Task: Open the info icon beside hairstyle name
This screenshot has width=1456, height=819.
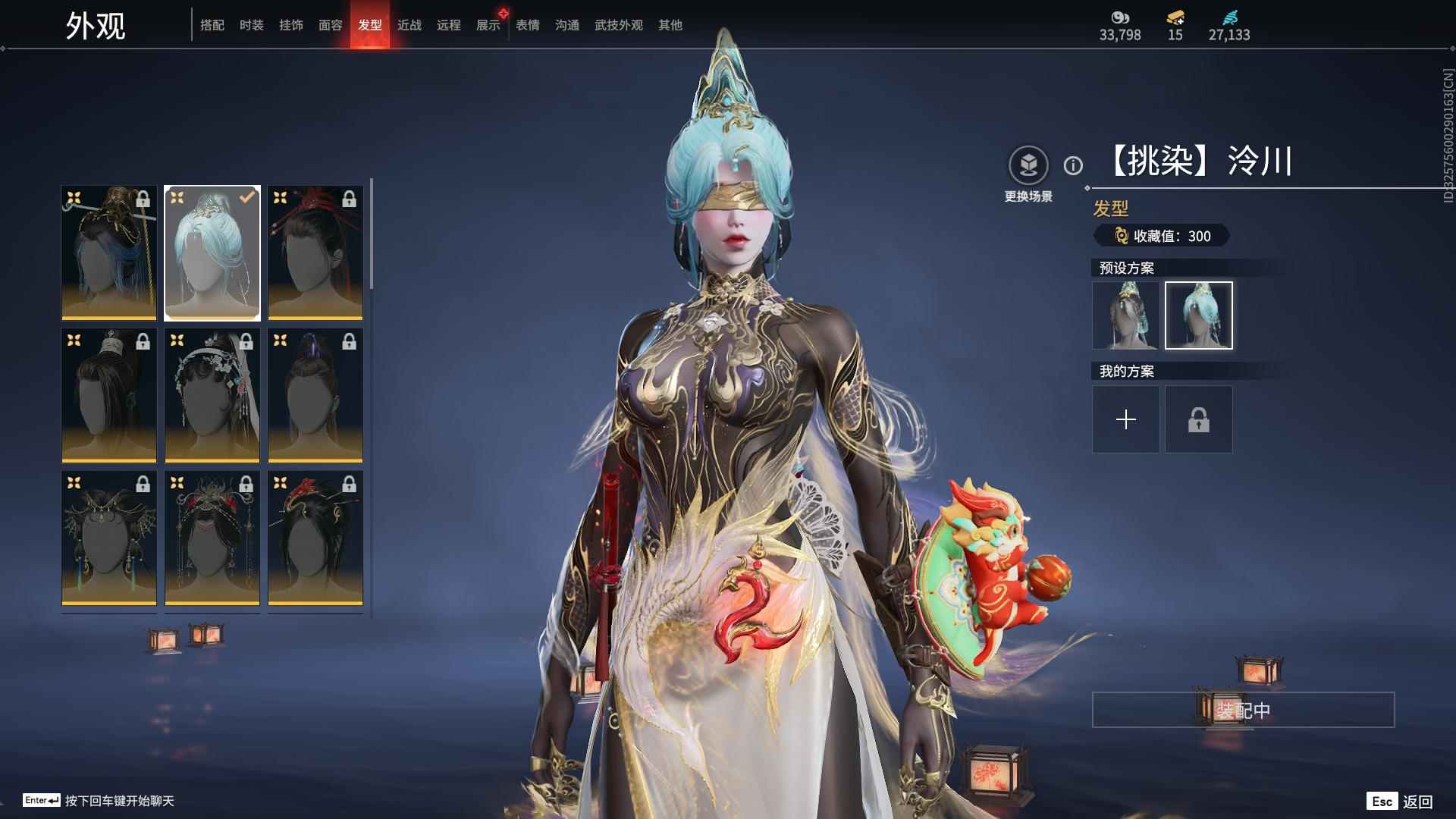Action: pyautogui.click(x=1073, y=165)
